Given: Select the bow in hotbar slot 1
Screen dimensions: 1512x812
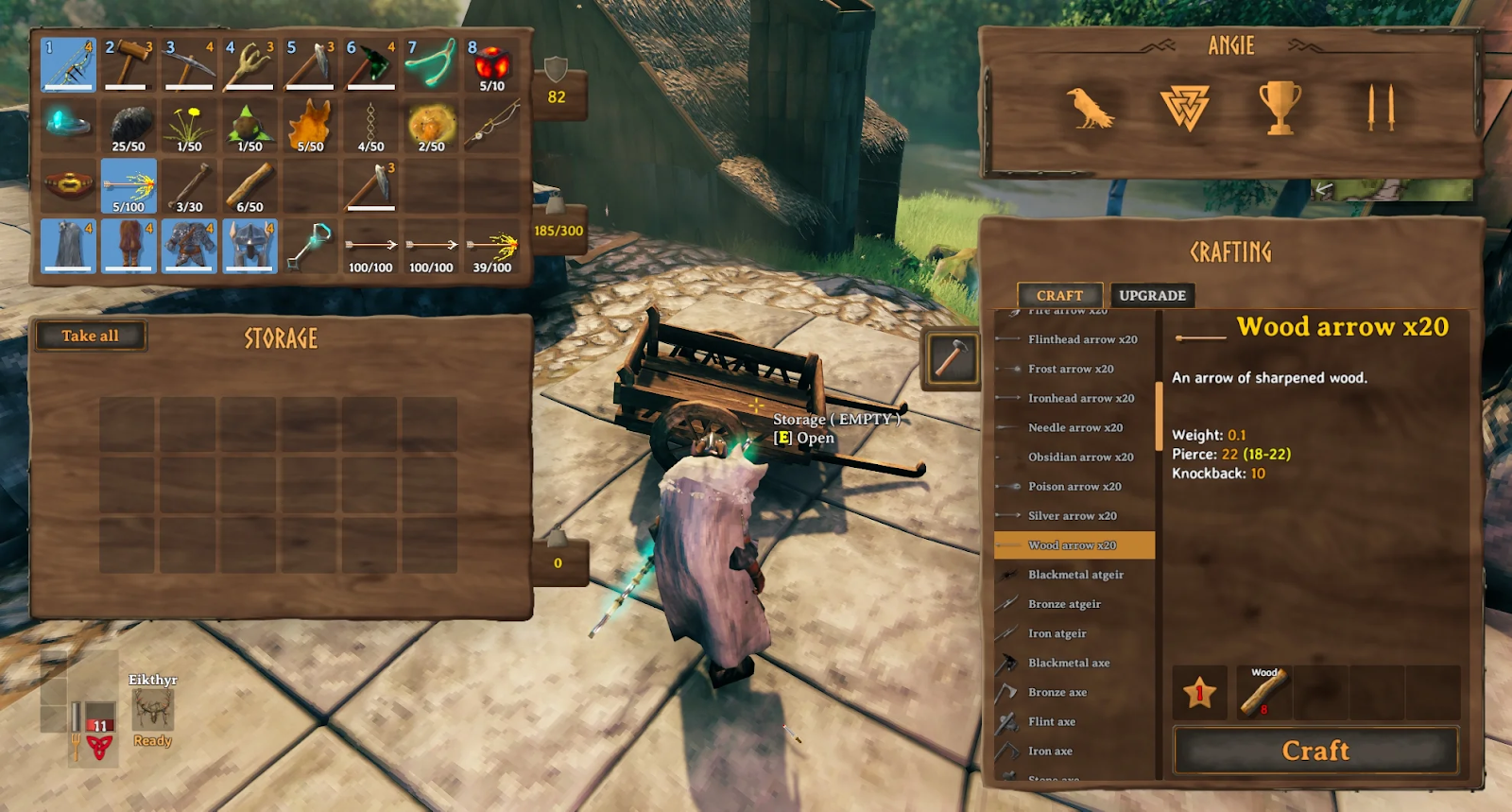Looking at the screenshot, I should 68,64.
